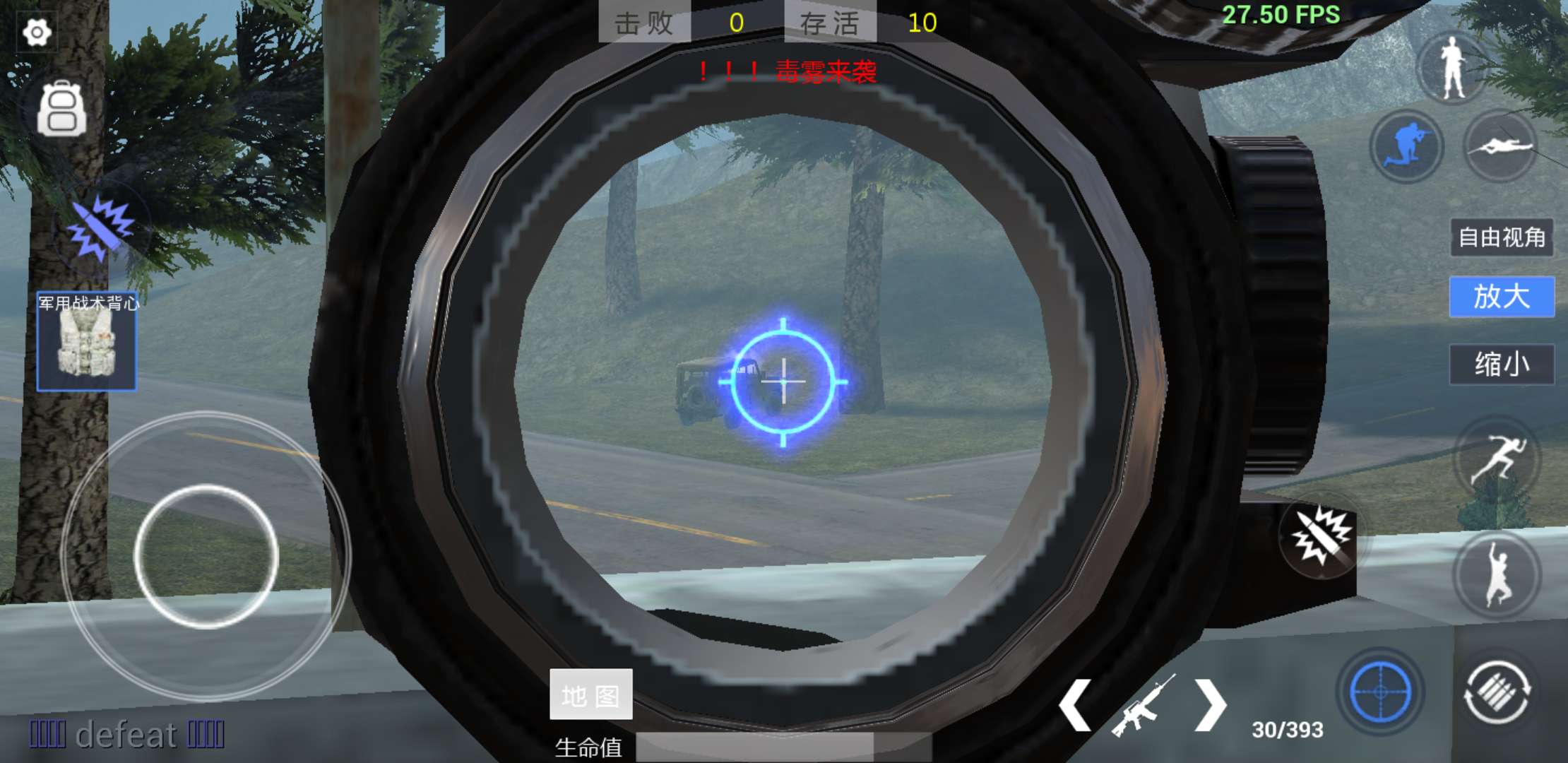Switch to crouching stance

[x=1406, y=146]
